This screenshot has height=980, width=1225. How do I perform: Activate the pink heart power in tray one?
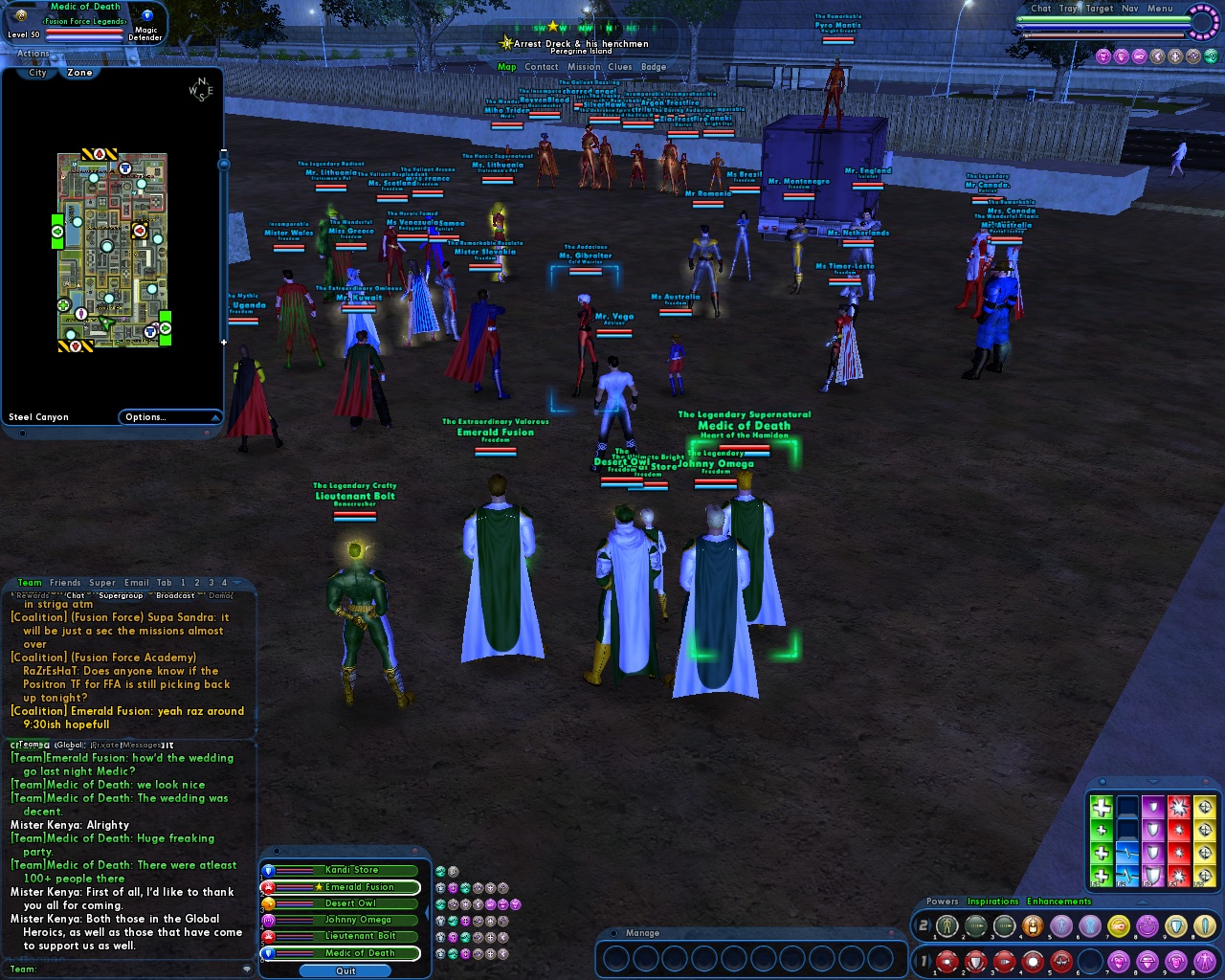[x=1121, y=961]
